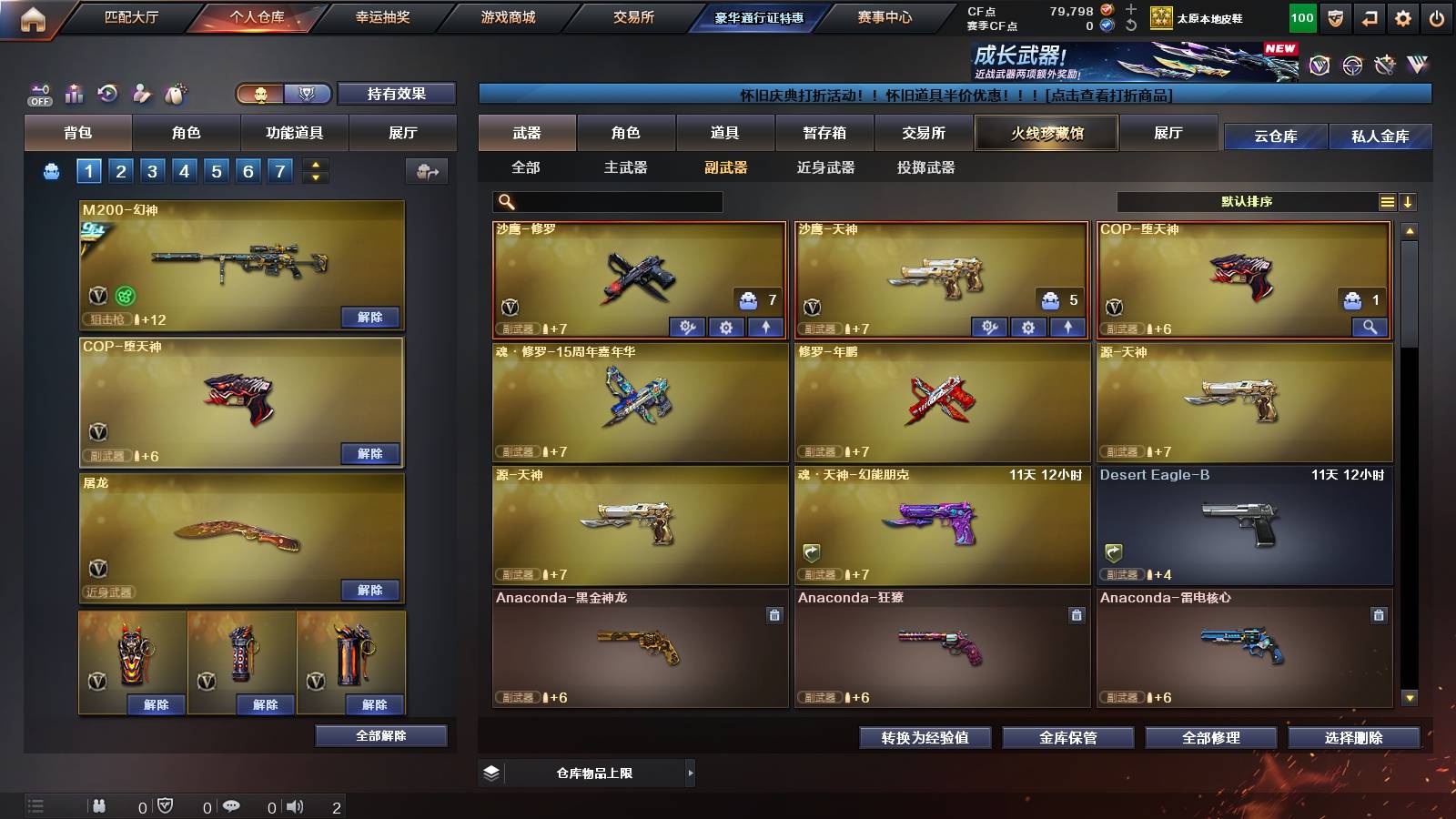Click the power/exit icon at top right
The height and width of the screenshot is (819, 1456).
pos(1438,16)
